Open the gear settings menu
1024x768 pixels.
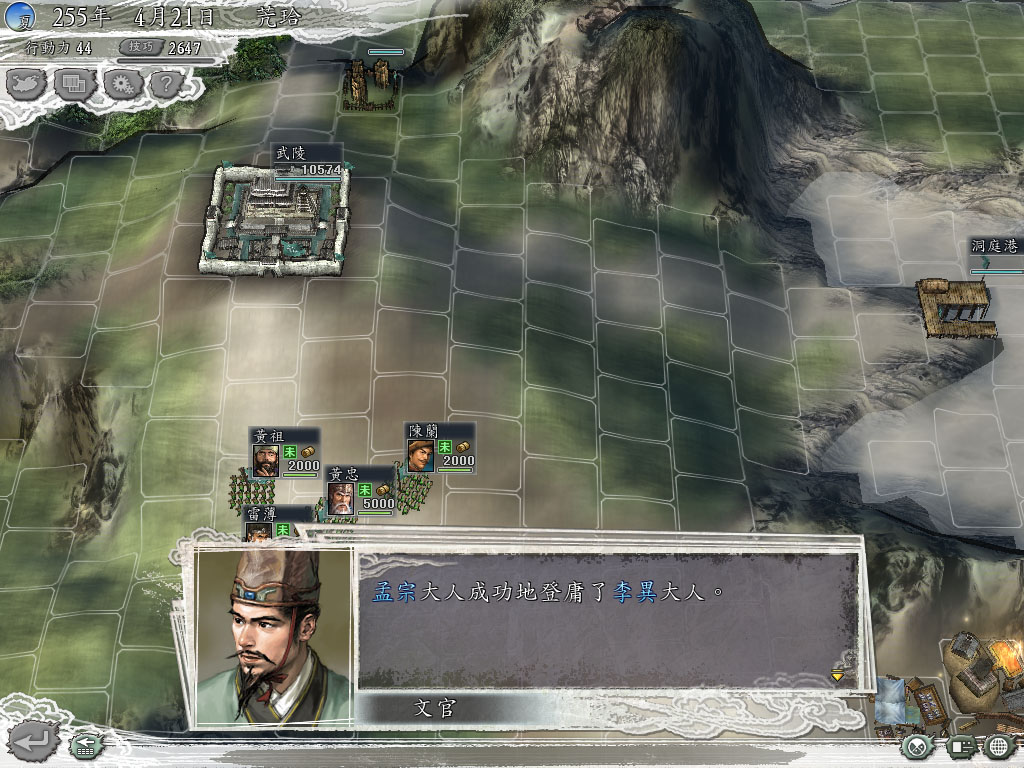(x=120, y=83)
